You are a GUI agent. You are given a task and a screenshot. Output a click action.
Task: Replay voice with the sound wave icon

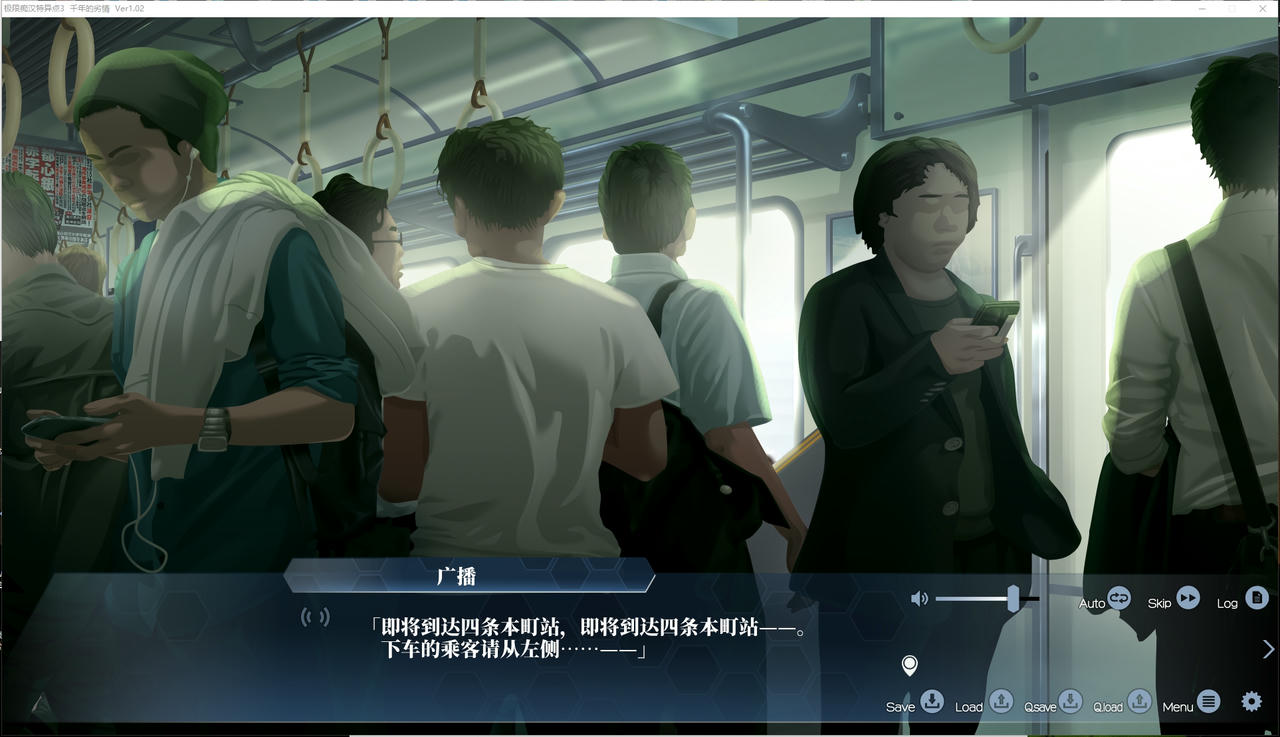point(317,617)
